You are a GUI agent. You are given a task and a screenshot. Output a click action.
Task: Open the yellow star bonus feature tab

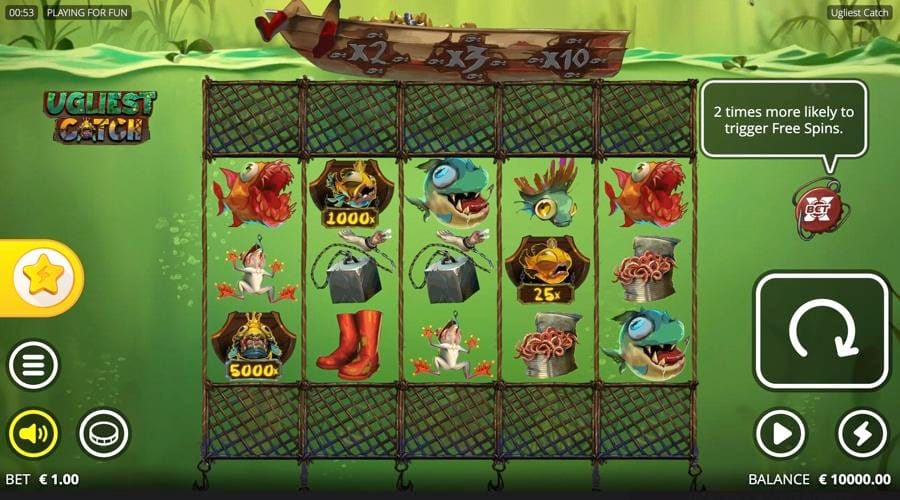[x=42, y=277]
